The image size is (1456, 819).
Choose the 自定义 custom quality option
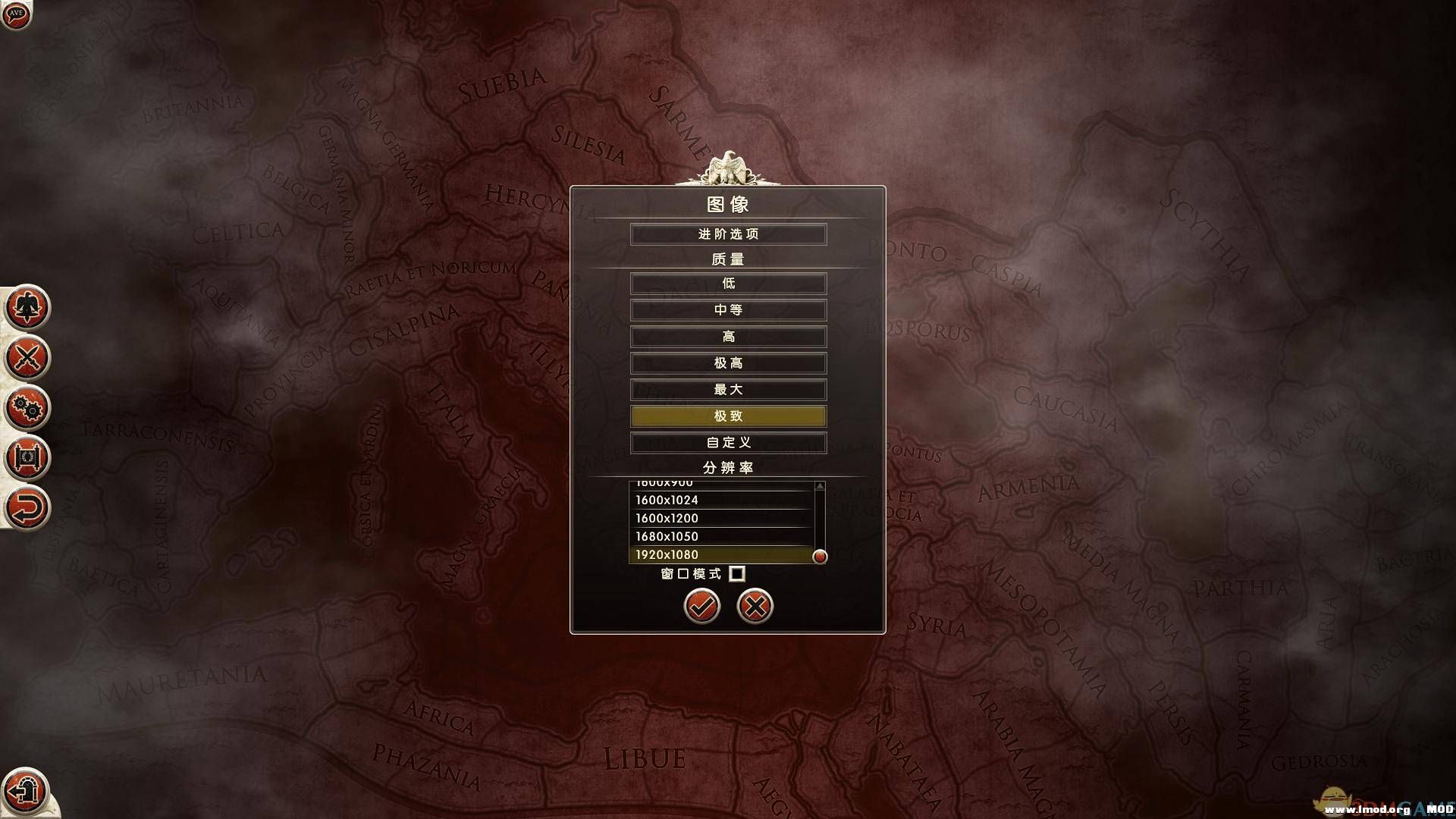click(x=727, y=442)
